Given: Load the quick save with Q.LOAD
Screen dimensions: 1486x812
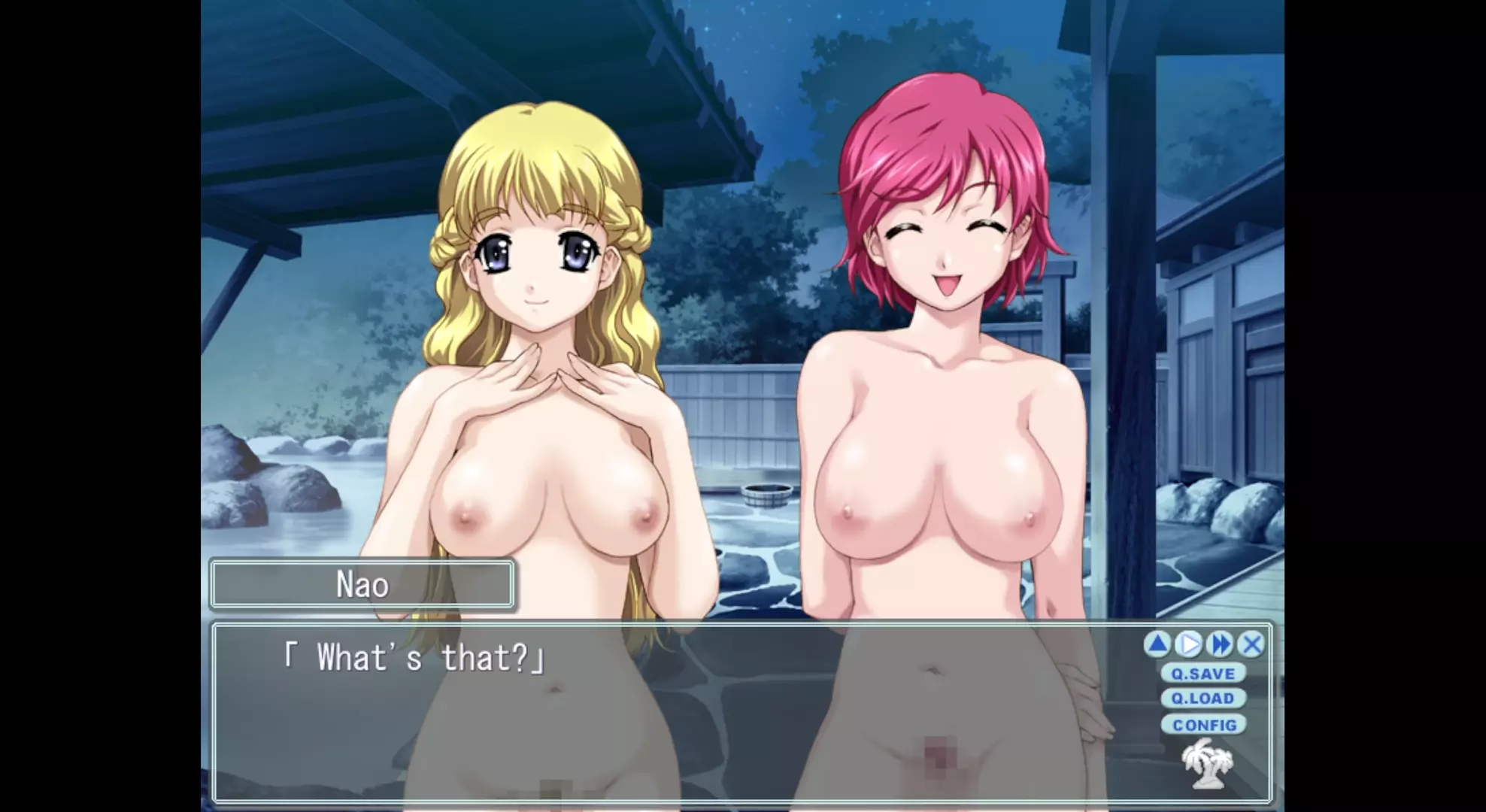Looking at the screenshot, I should click(x=1202, y=698).
